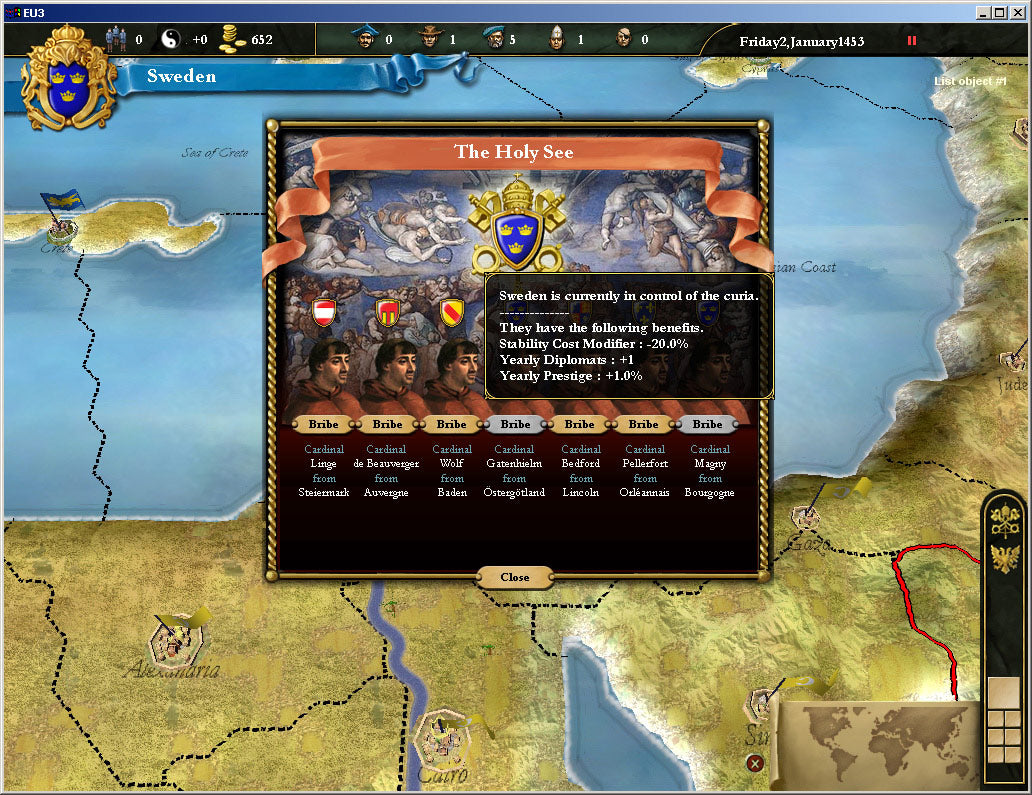This screenshot has width=1032, height=795.
Task: Bribe Cardinal Bedford from Lincoln
Action: [579, 424]
